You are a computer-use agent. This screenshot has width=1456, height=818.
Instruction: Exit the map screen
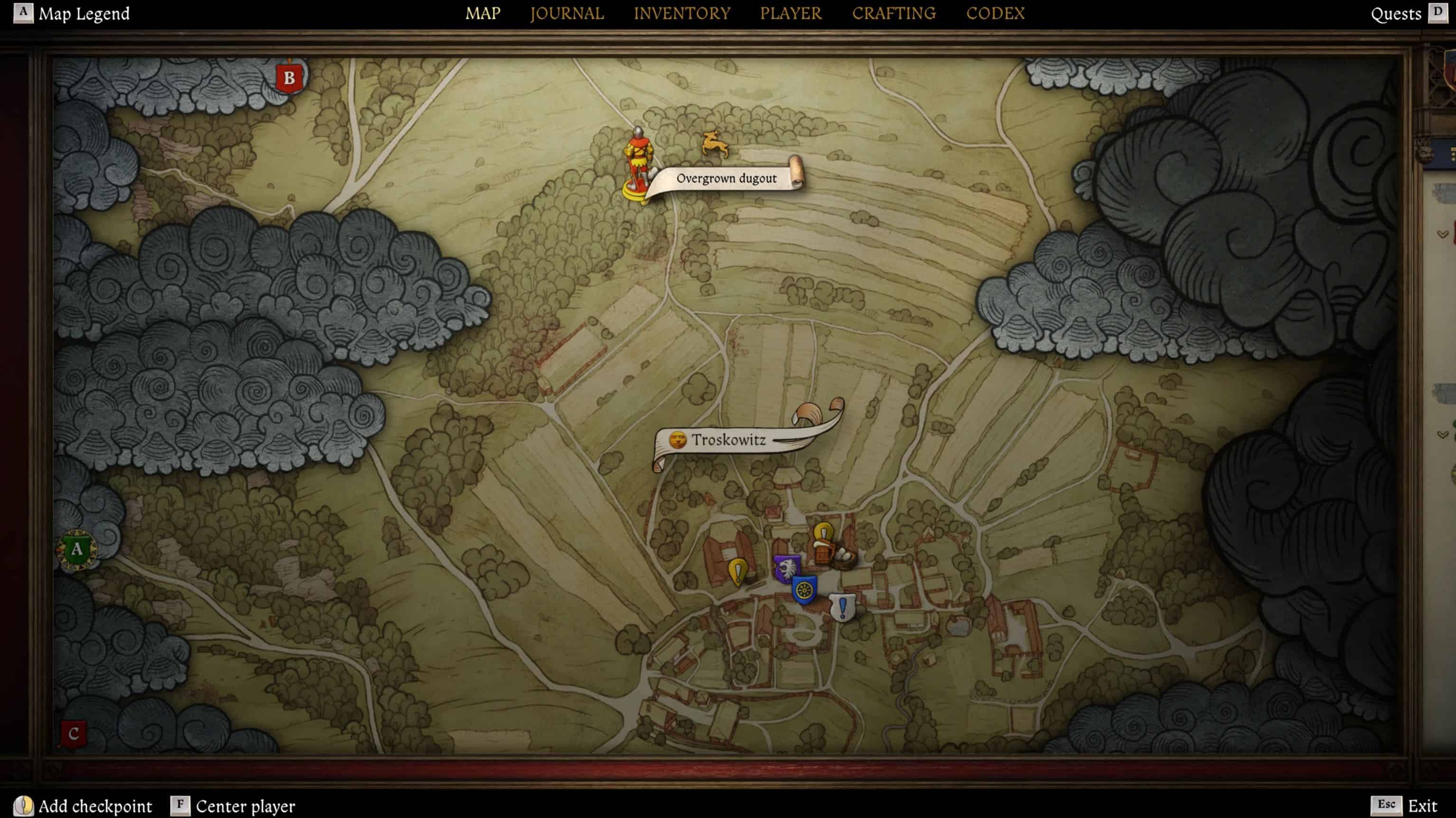1422,806
